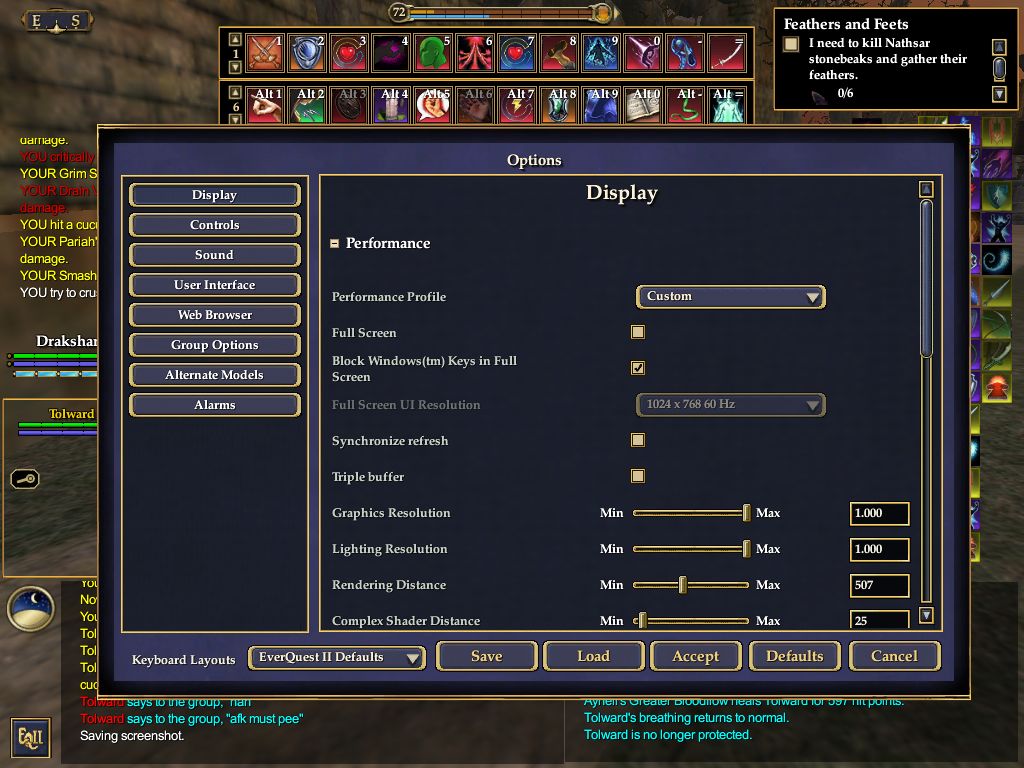Restore the Defaults
The image size is (1024, 768).
pyautogui.click(x=794, y=656)
